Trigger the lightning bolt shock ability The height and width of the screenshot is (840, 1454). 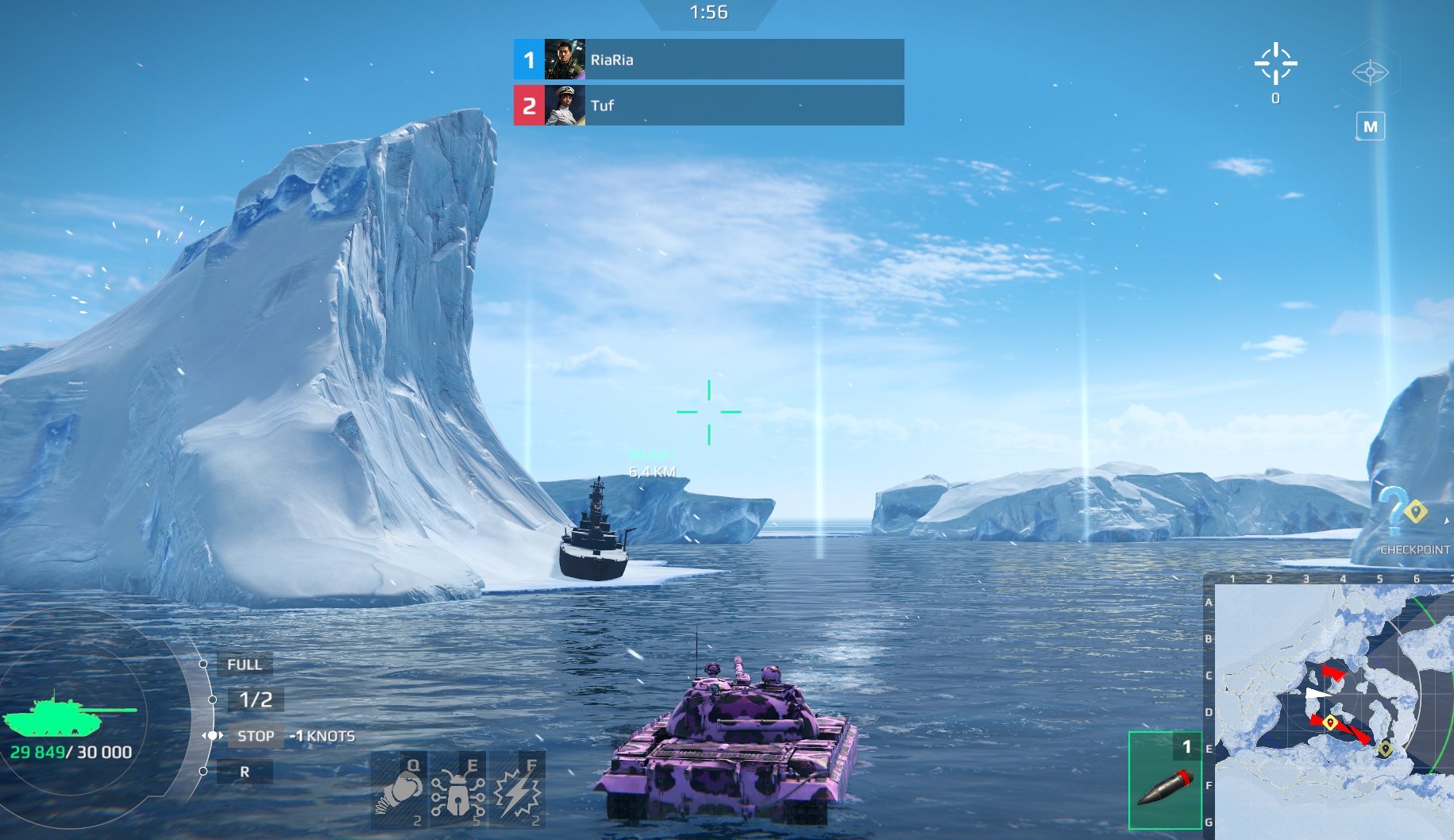tap(518, 791)
